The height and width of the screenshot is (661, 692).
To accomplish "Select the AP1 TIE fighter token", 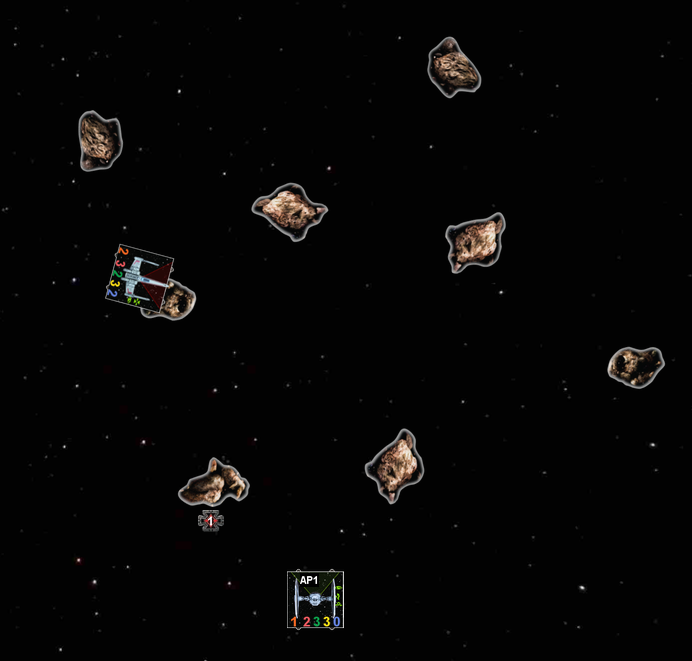I will (x=315, y=600).
